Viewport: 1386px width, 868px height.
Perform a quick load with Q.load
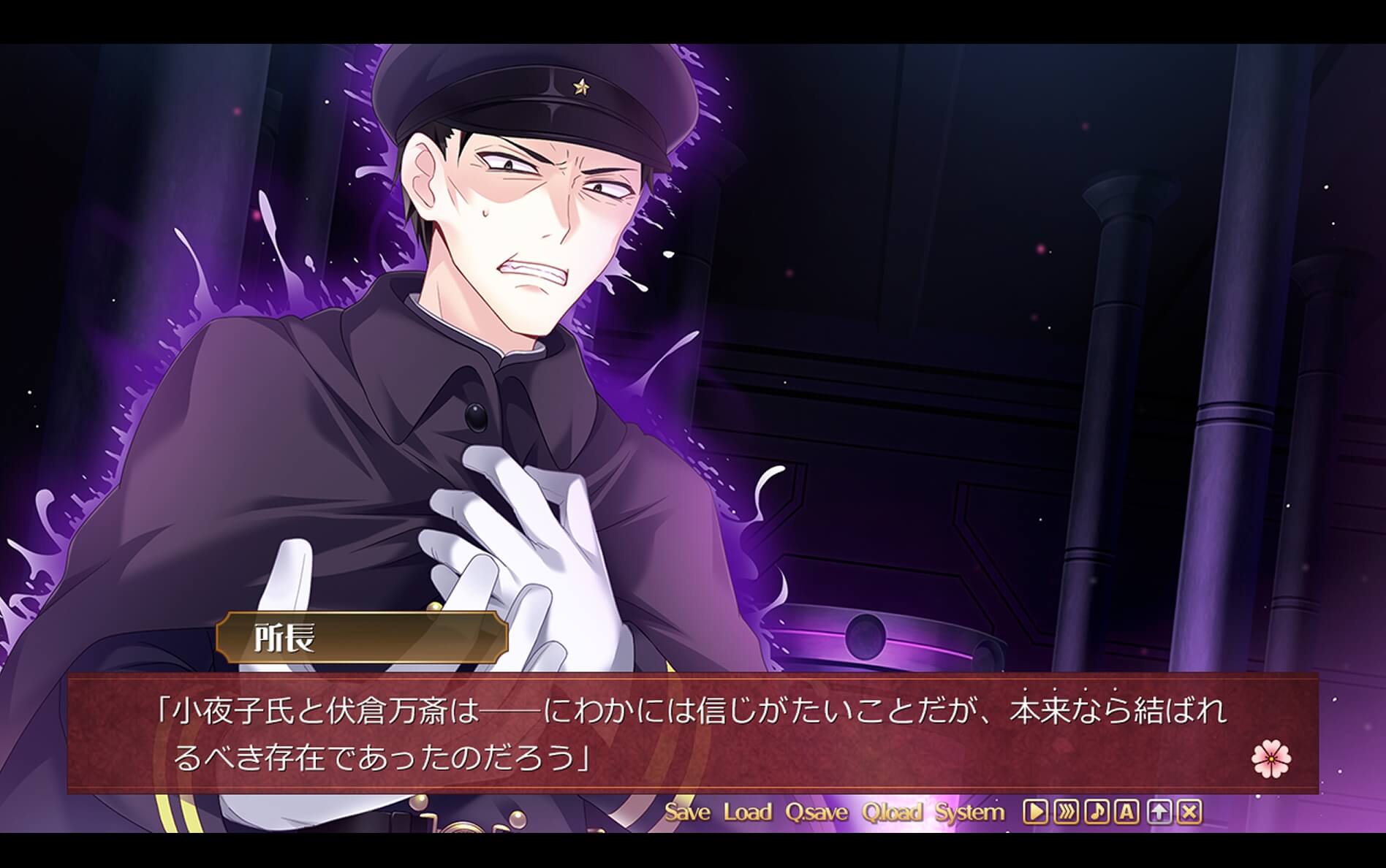(x=893, y=811)
